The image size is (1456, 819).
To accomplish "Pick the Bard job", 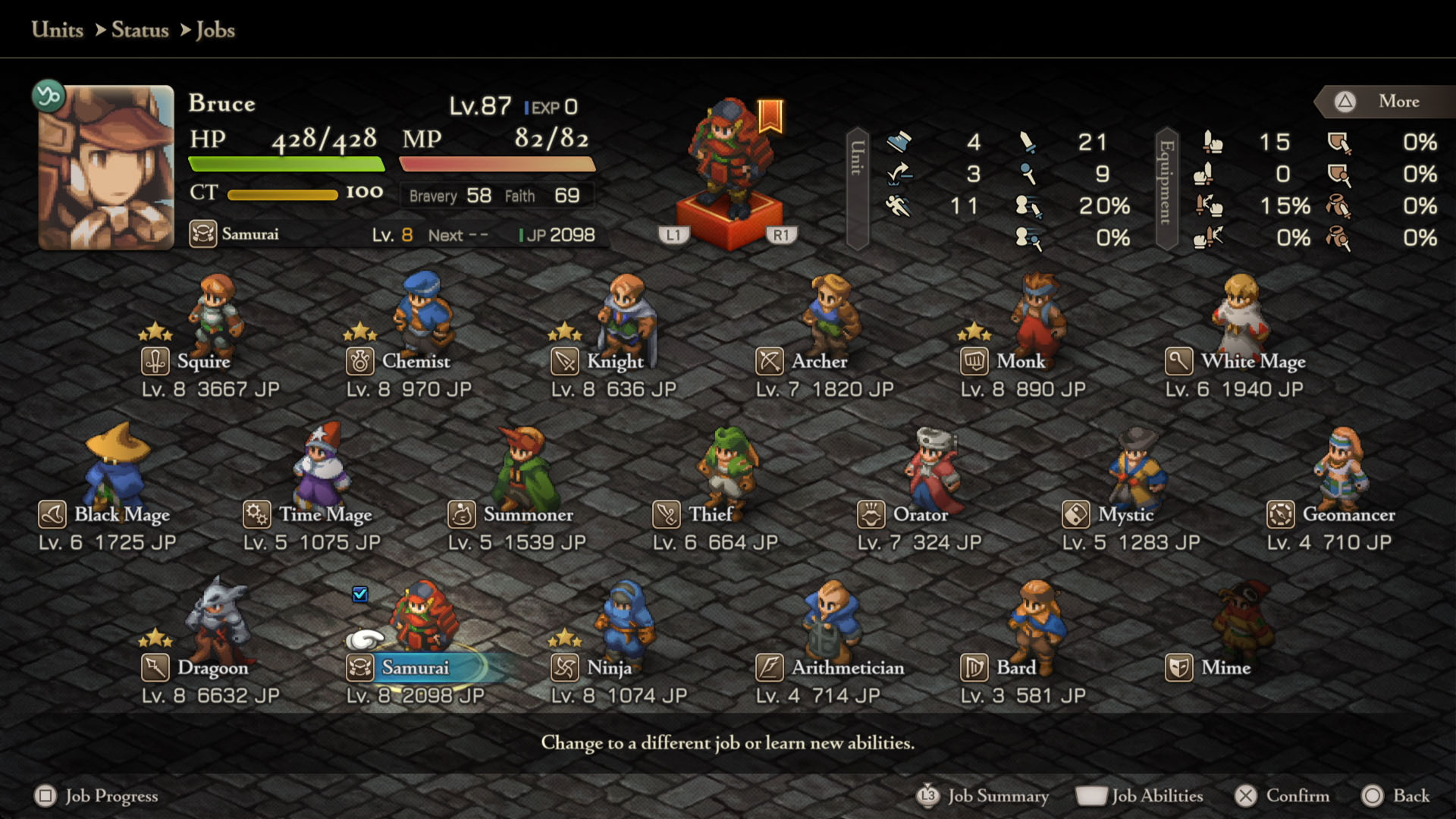I will [1015, 668].
